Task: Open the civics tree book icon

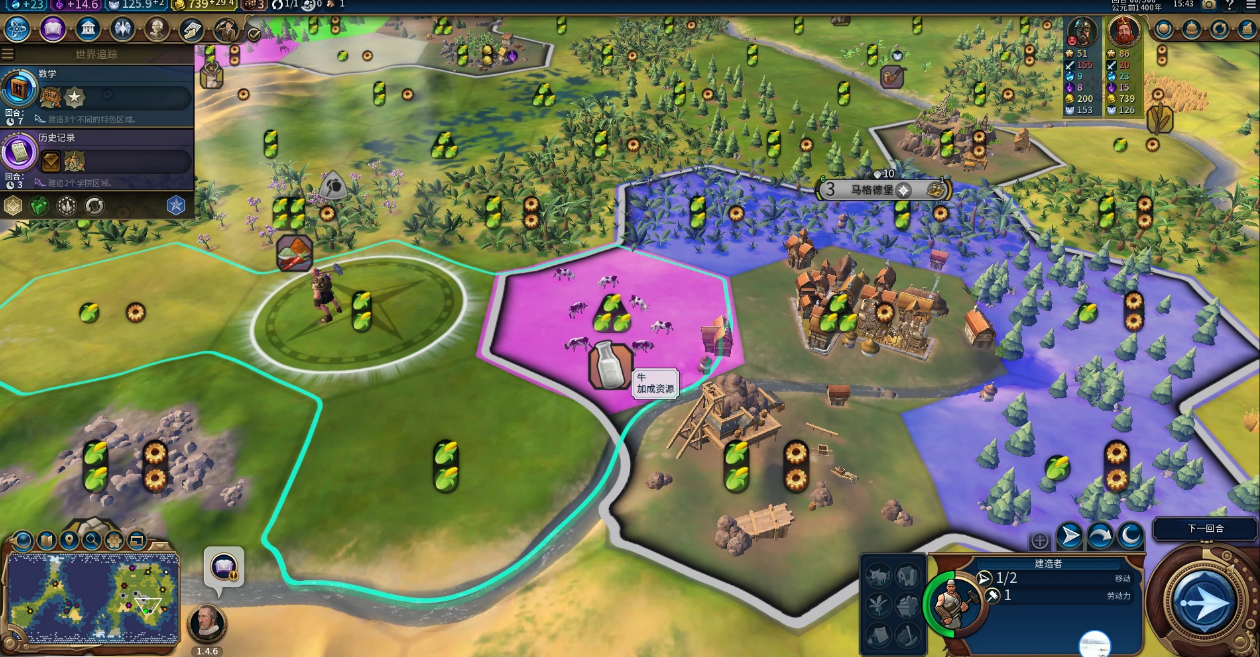Action: pos(52,28)
